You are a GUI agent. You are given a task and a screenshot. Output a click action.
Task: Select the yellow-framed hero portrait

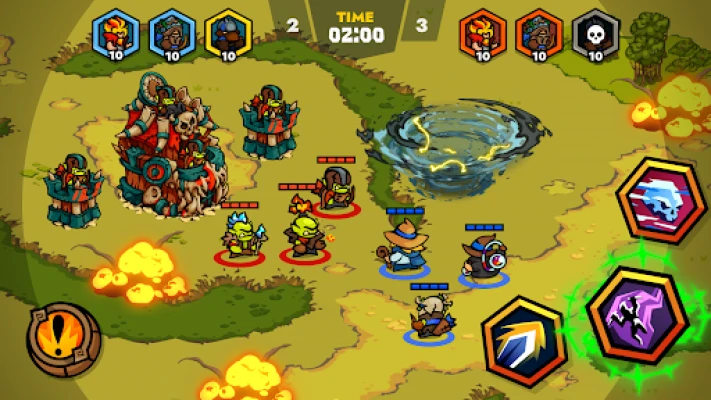click(x=228, y=35)
